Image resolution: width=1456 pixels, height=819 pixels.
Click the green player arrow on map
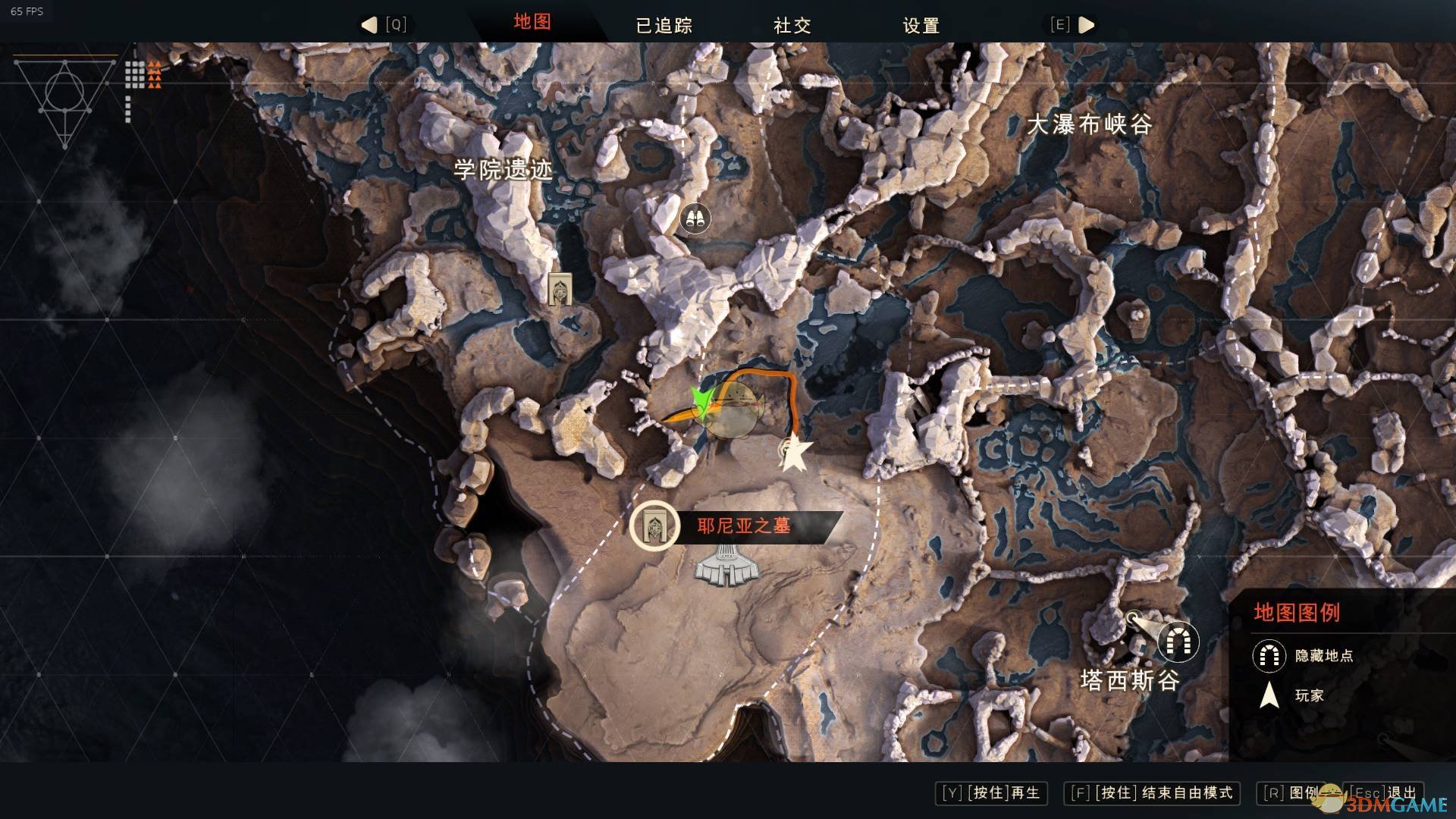click(x=701, y=400)
